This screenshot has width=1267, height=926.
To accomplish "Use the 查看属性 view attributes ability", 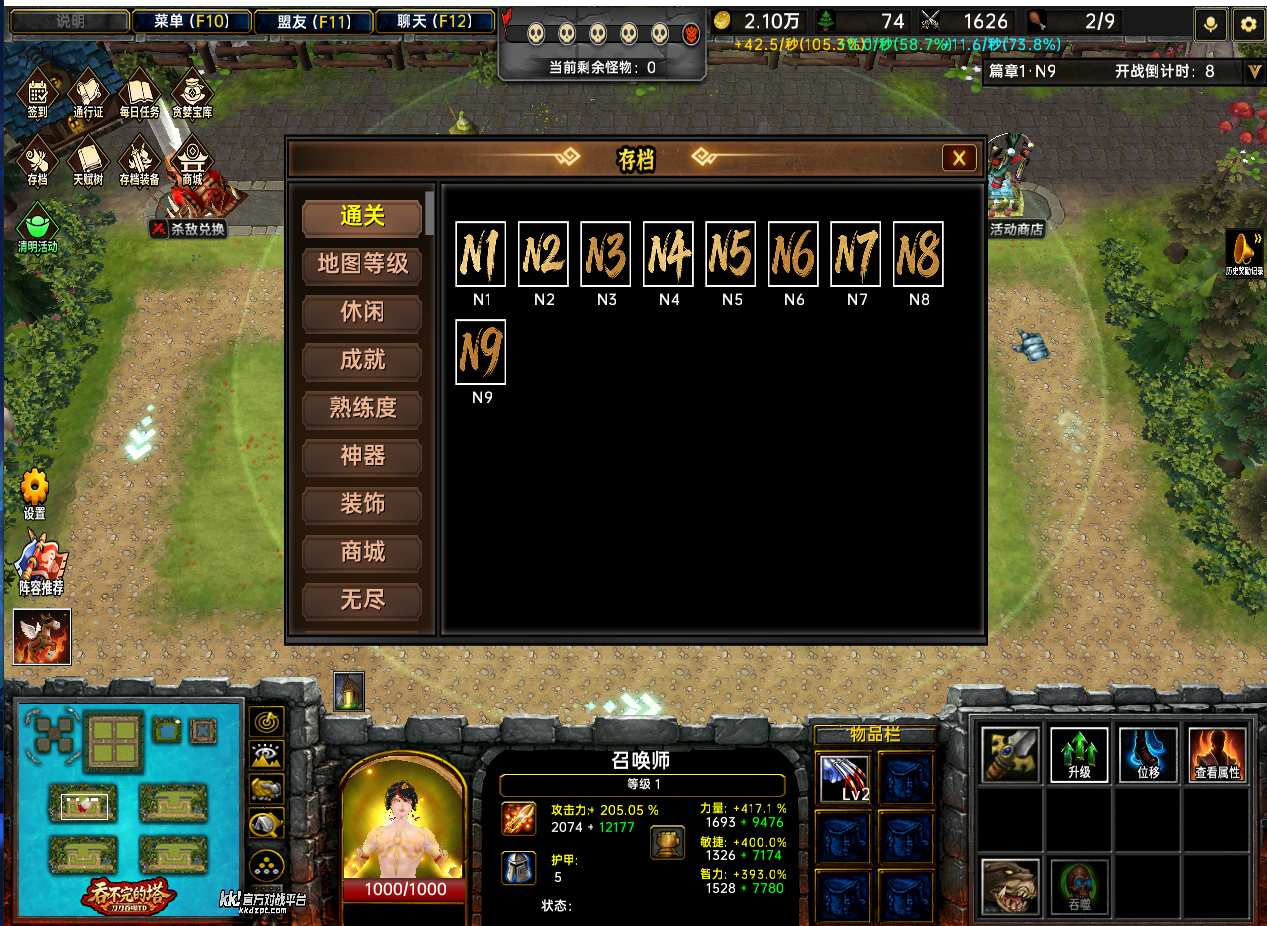I will [1217, 754].
